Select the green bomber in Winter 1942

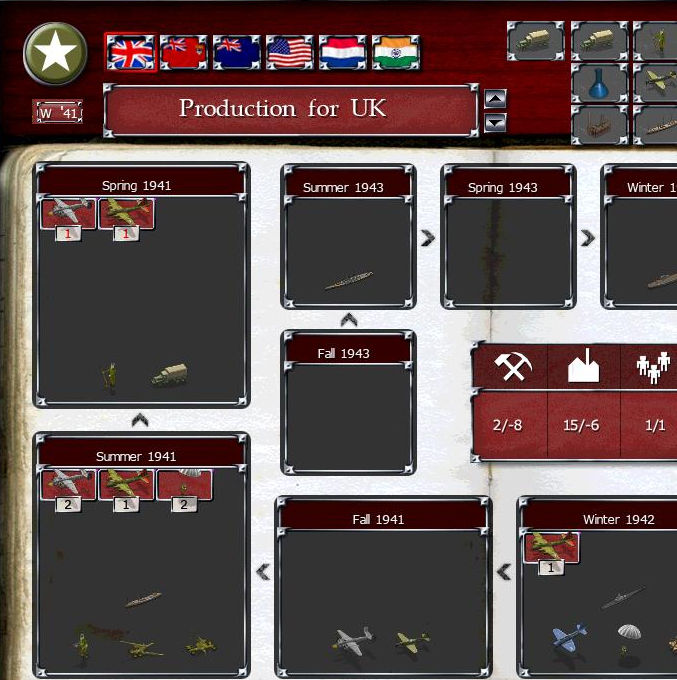(x=551, y=547)
